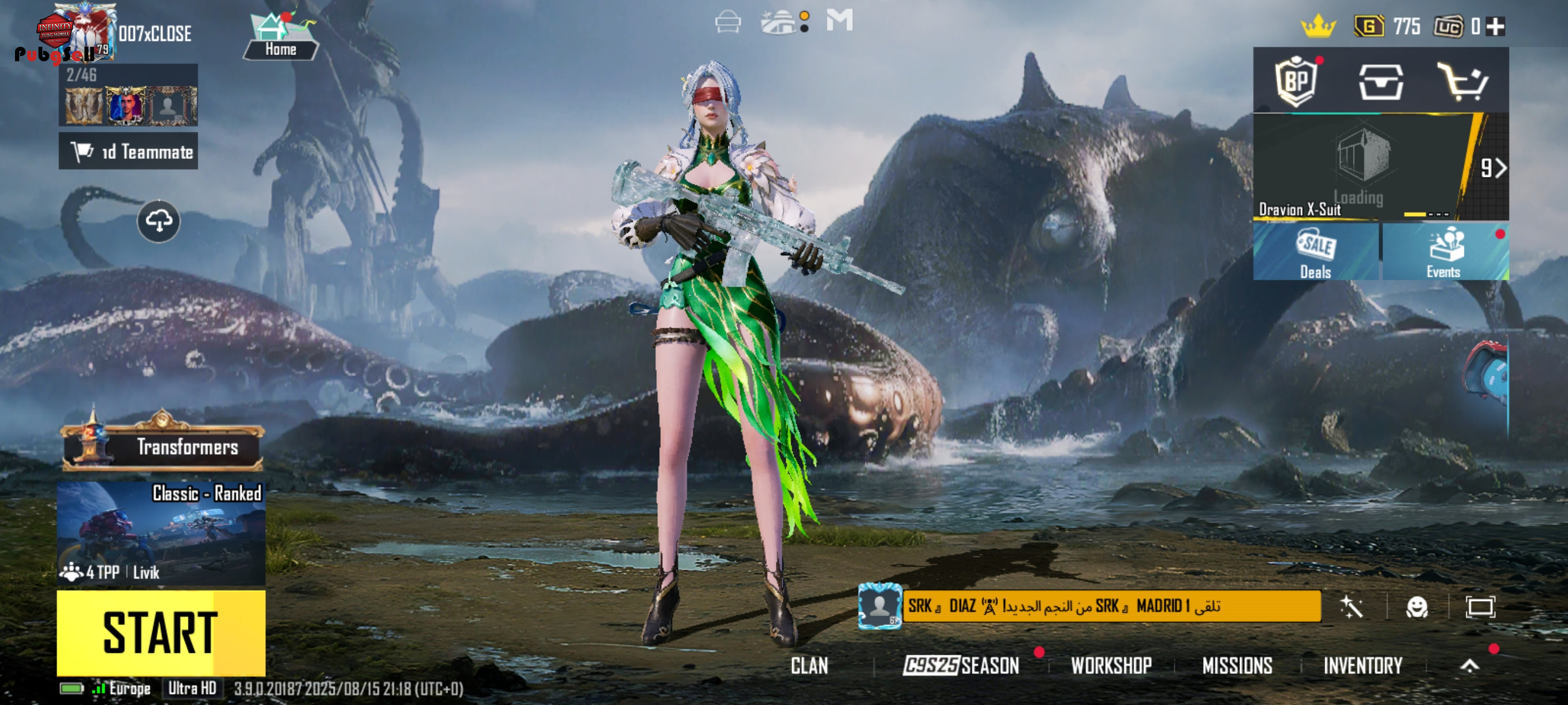Open the yellow chat message bar
Image resolution: width=1568 pixels, height=705 pixels.
[x=1111, y=606]
